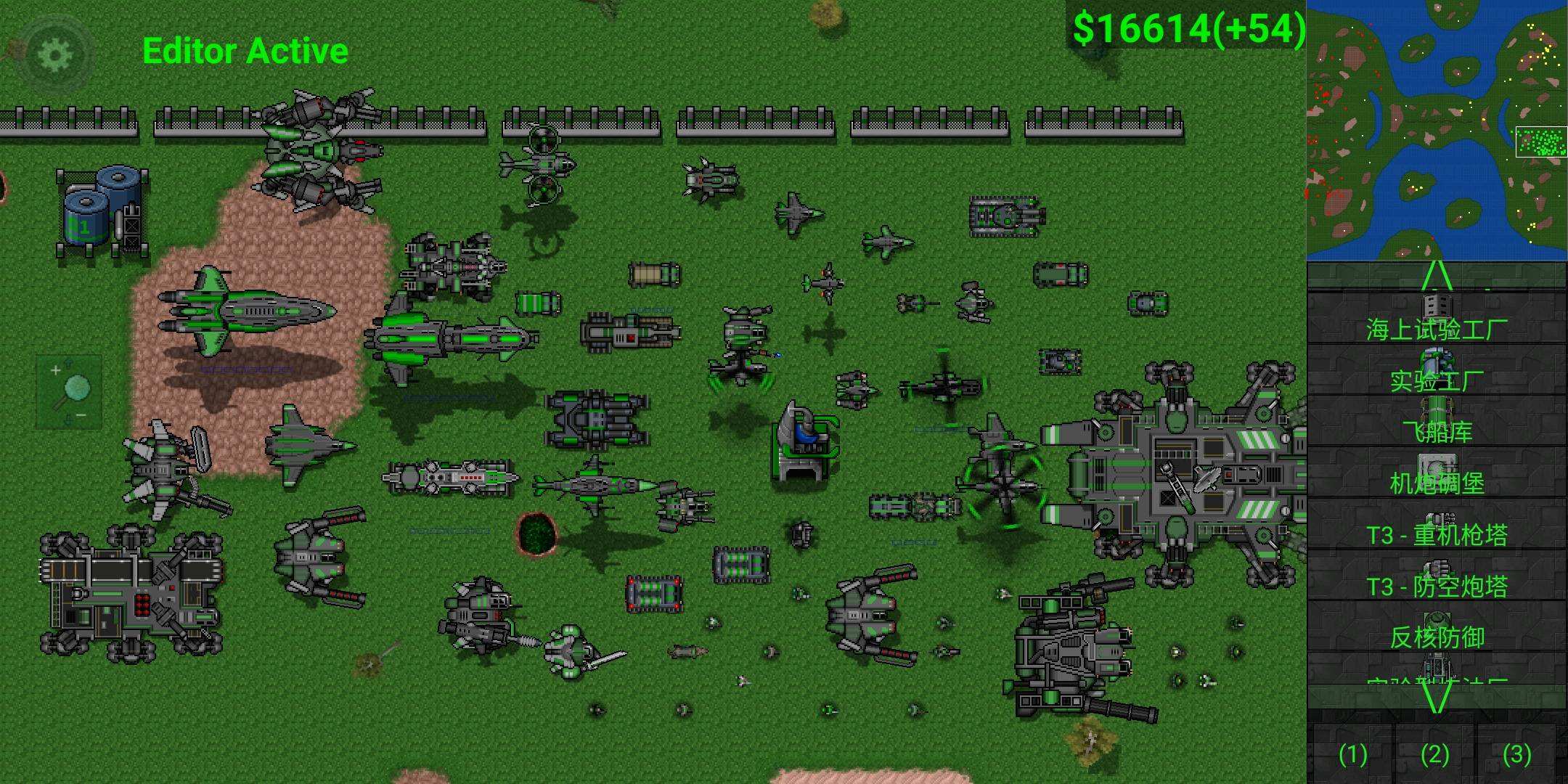Select T3 - 防空炮塔 from the list
The width and height of the screenshot is (1568, 784).
tap(1437, 576)
